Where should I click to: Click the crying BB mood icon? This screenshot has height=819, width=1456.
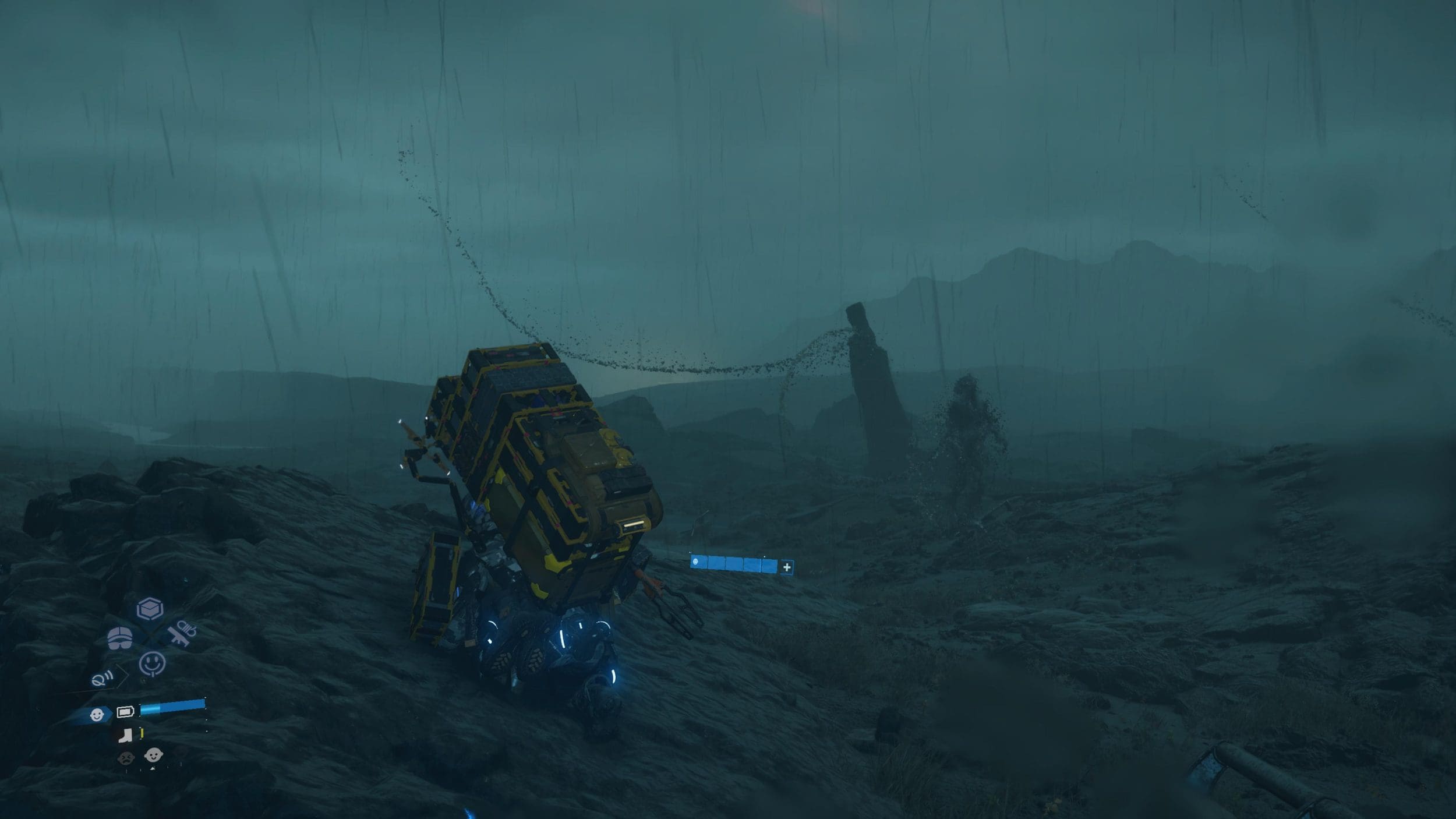125,758
